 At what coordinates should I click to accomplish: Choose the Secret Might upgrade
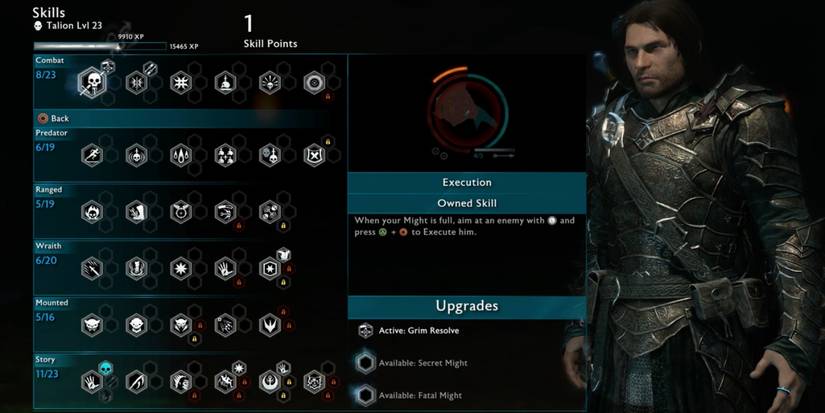(366, 363)
